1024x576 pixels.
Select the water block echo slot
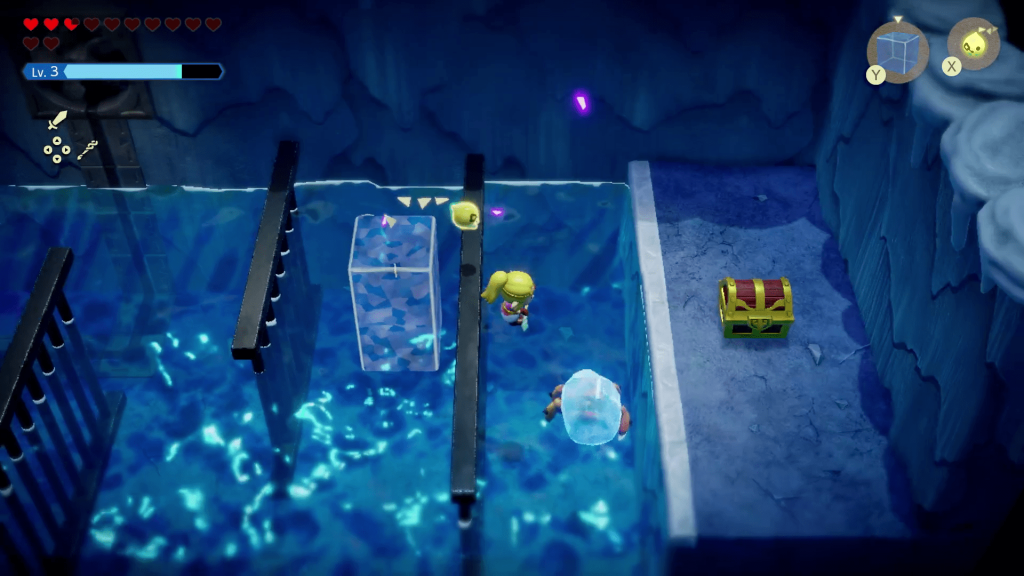tap(897, 51)
